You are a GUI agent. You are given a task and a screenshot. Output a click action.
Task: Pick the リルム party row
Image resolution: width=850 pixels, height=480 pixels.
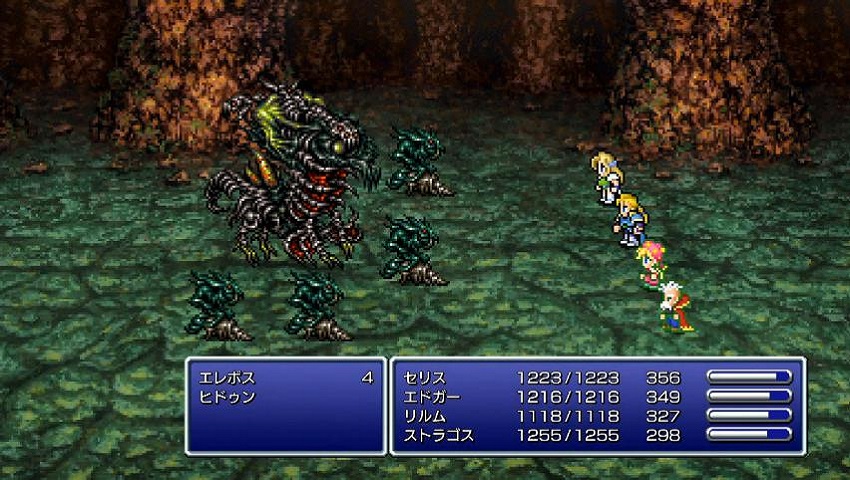coord(424,416)
